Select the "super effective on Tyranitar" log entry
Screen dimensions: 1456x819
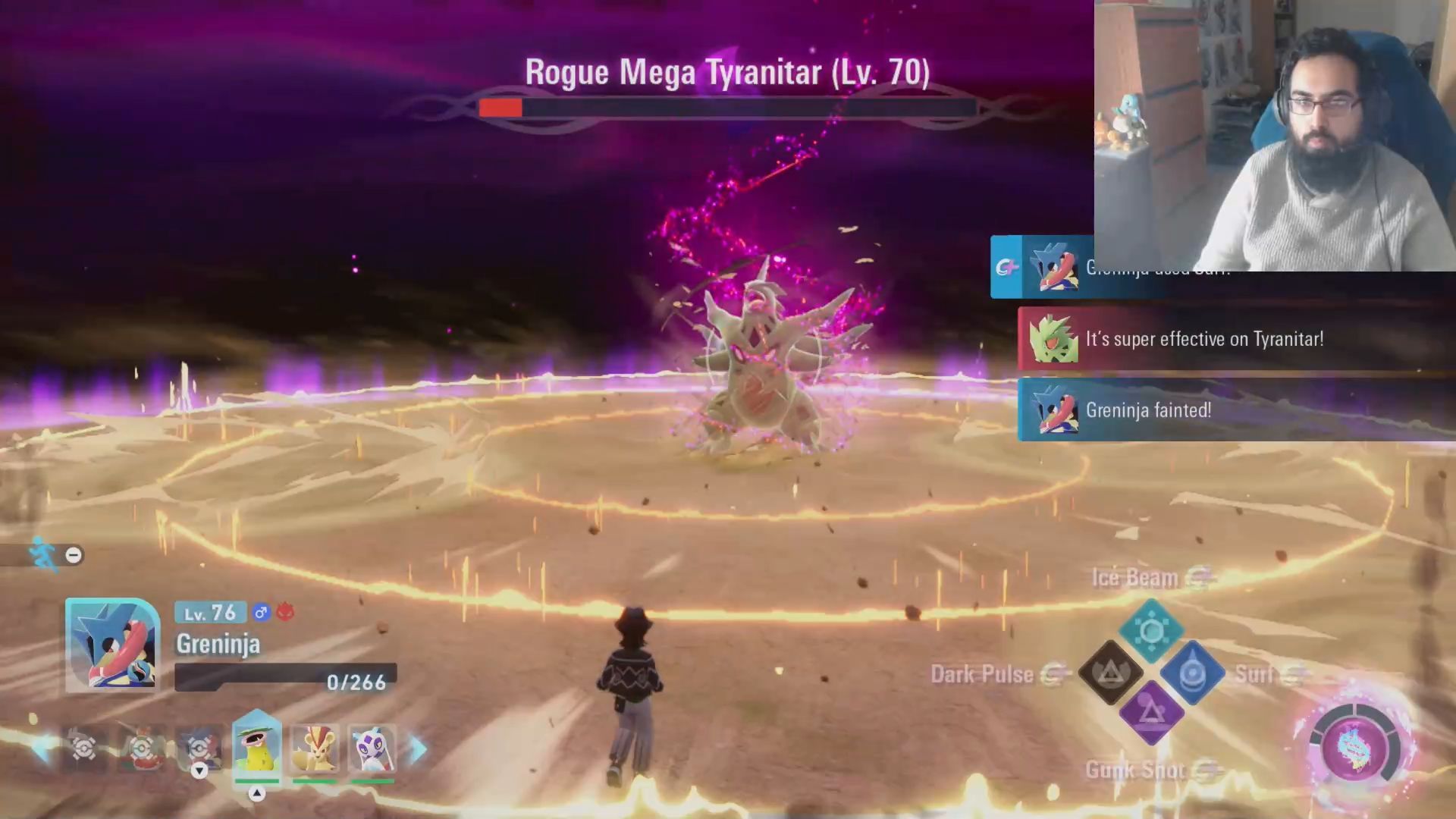(1236, 339)
